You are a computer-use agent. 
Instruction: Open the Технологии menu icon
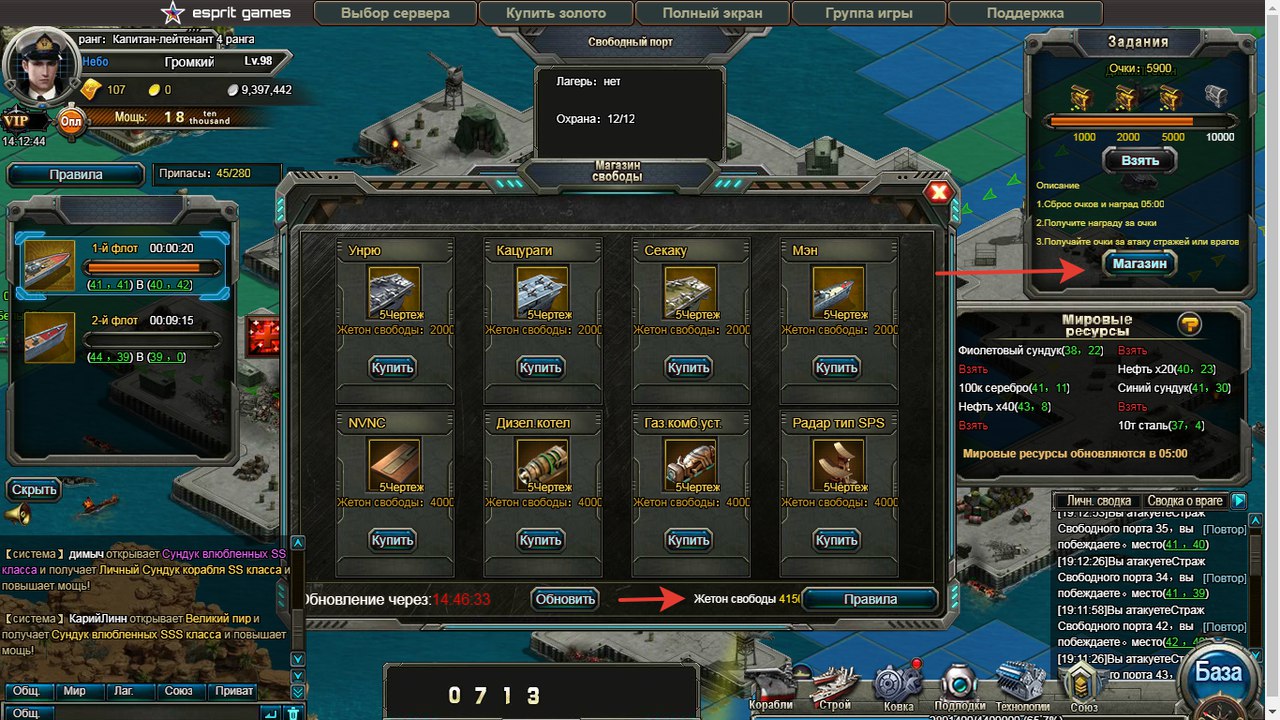[1021, 683]
